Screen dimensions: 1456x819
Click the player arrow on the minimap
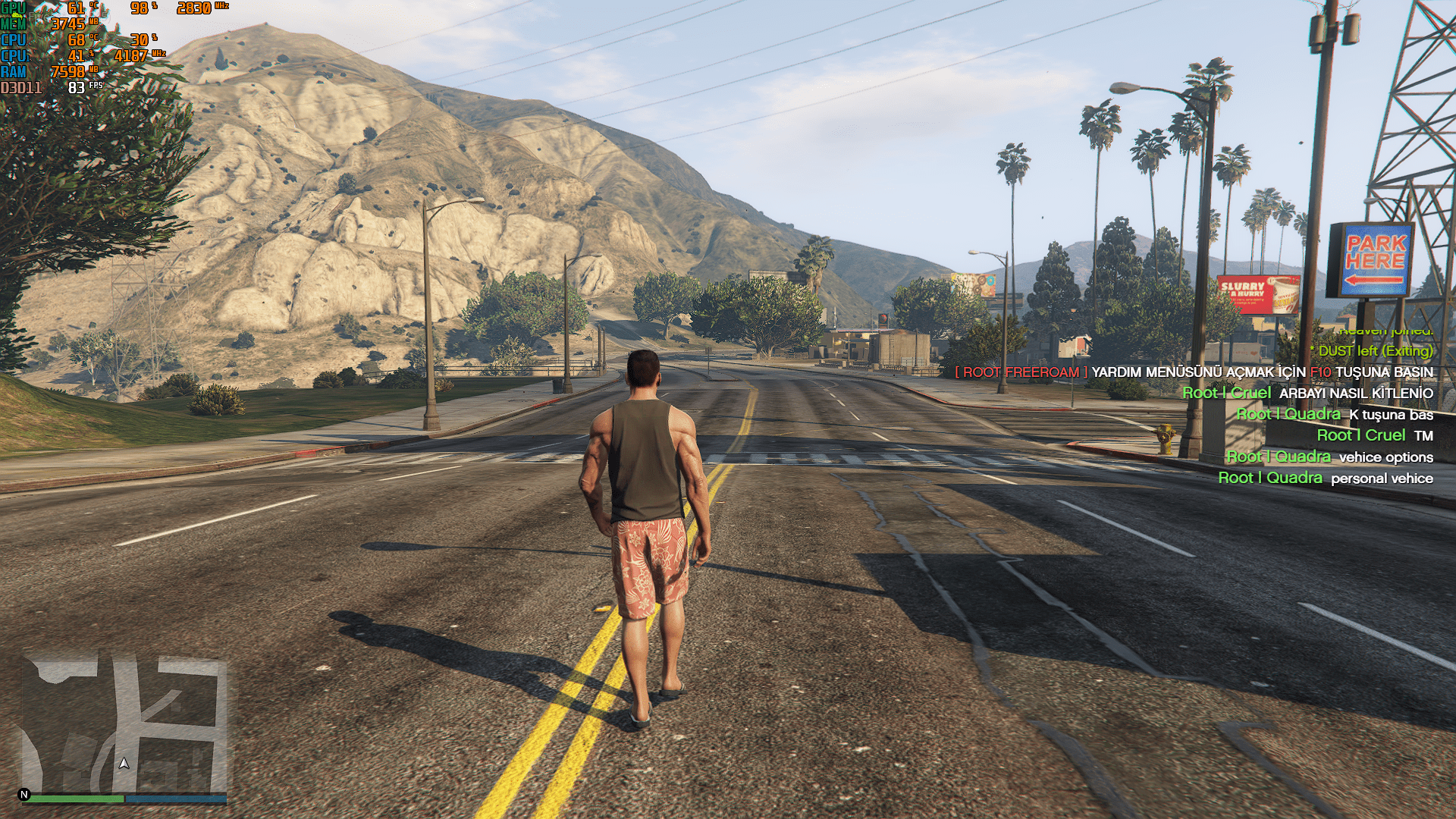pyautogui.click(x=124, y=763)
